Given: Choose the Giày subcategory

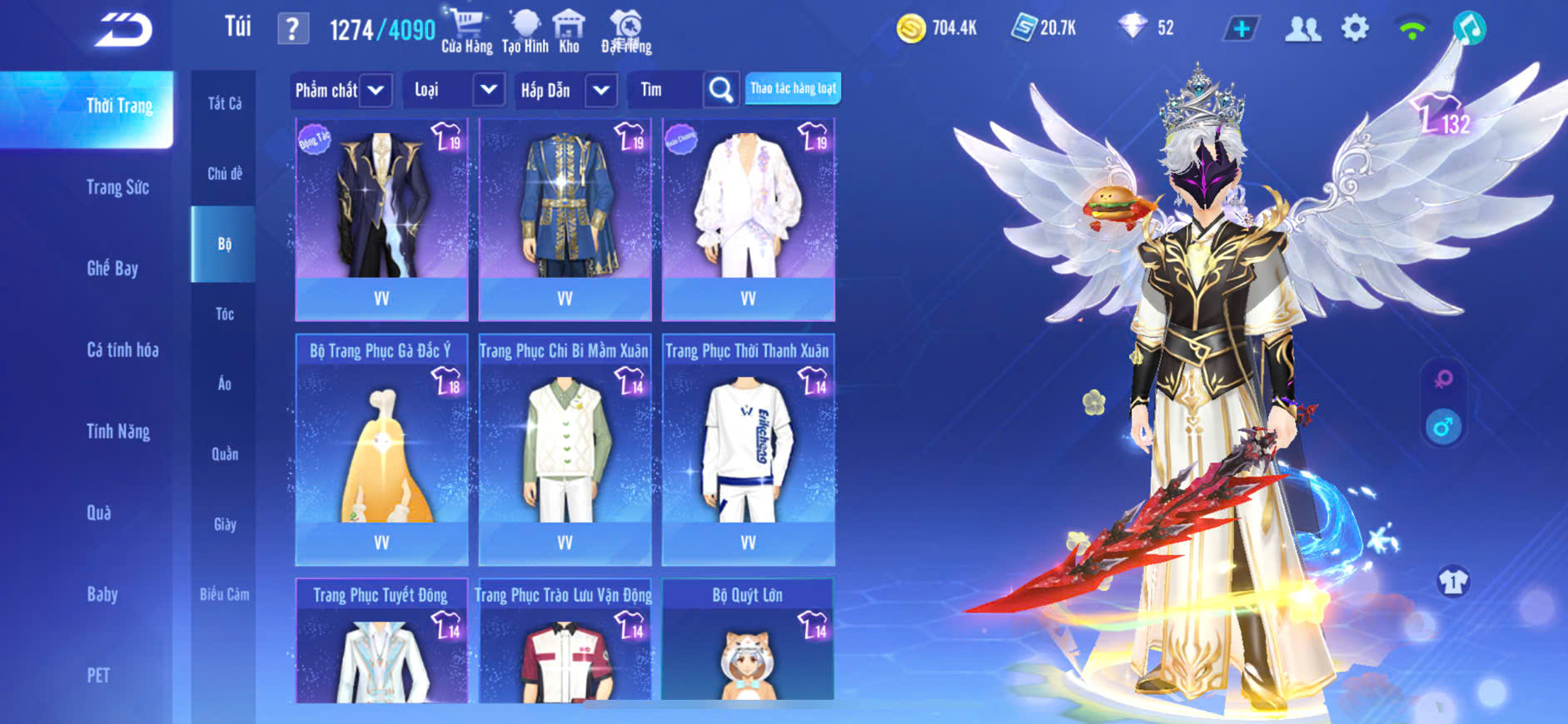Looking at the screenshot, I should click(224, 524).
